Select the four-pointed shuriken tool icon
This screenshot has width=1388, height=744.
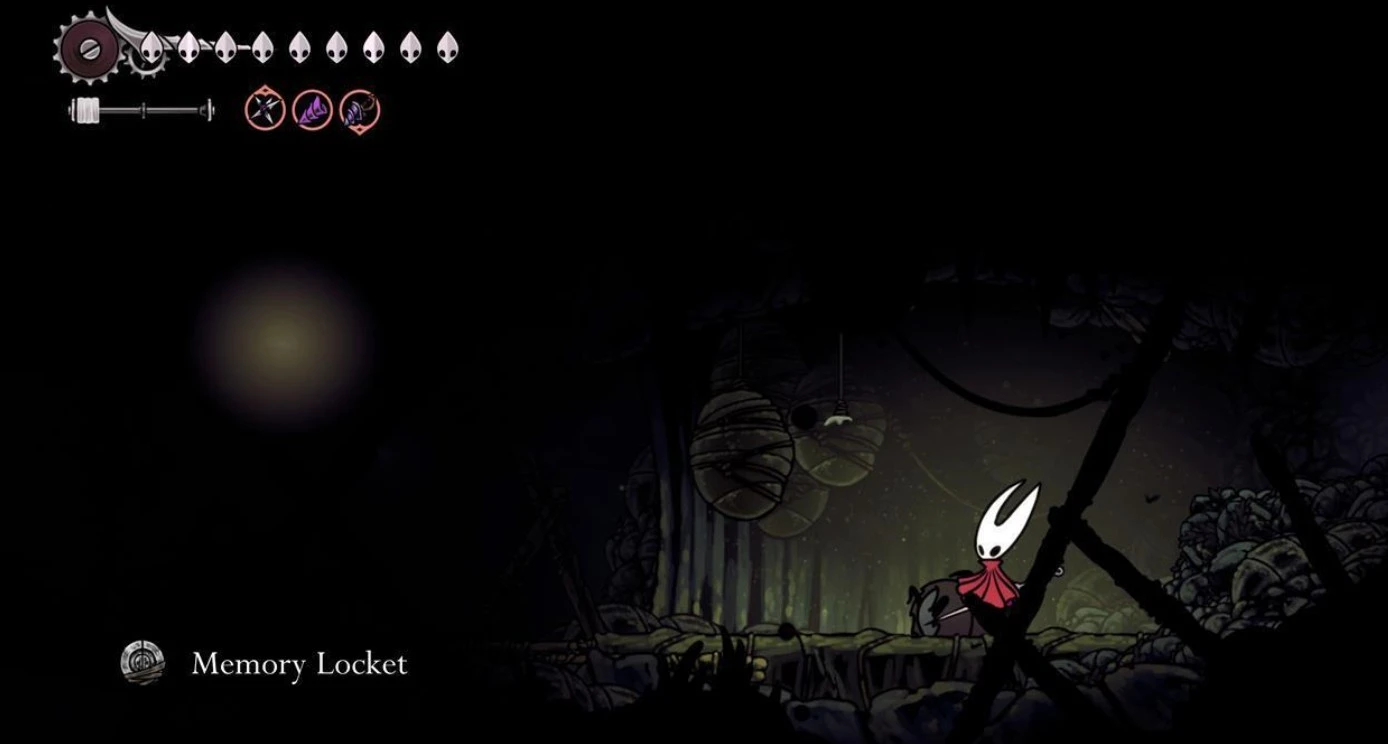point(265,110)
